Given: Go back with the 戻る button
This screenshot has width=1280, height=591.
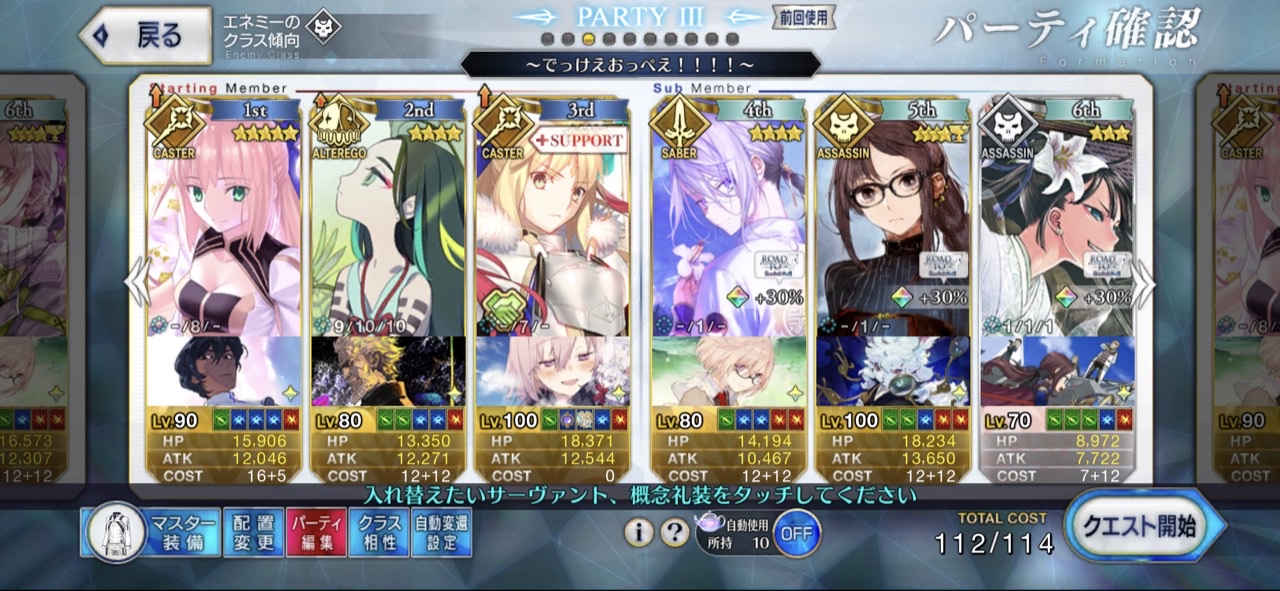Looking at the screenshot, I should (145, 35).
